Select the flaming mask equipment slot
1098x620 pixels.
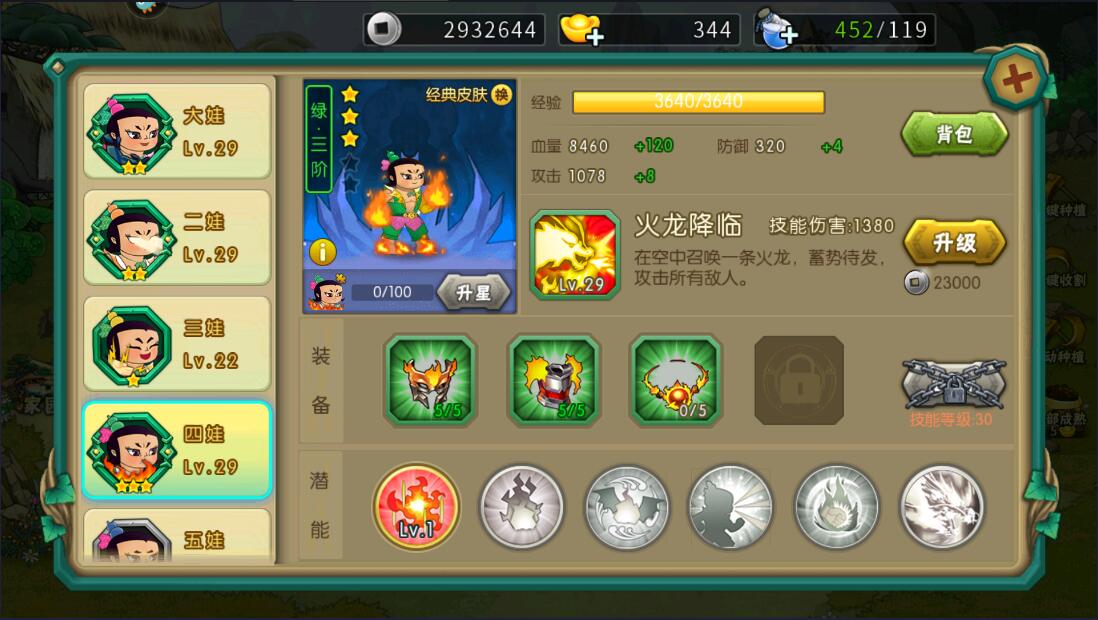[430, 379]
